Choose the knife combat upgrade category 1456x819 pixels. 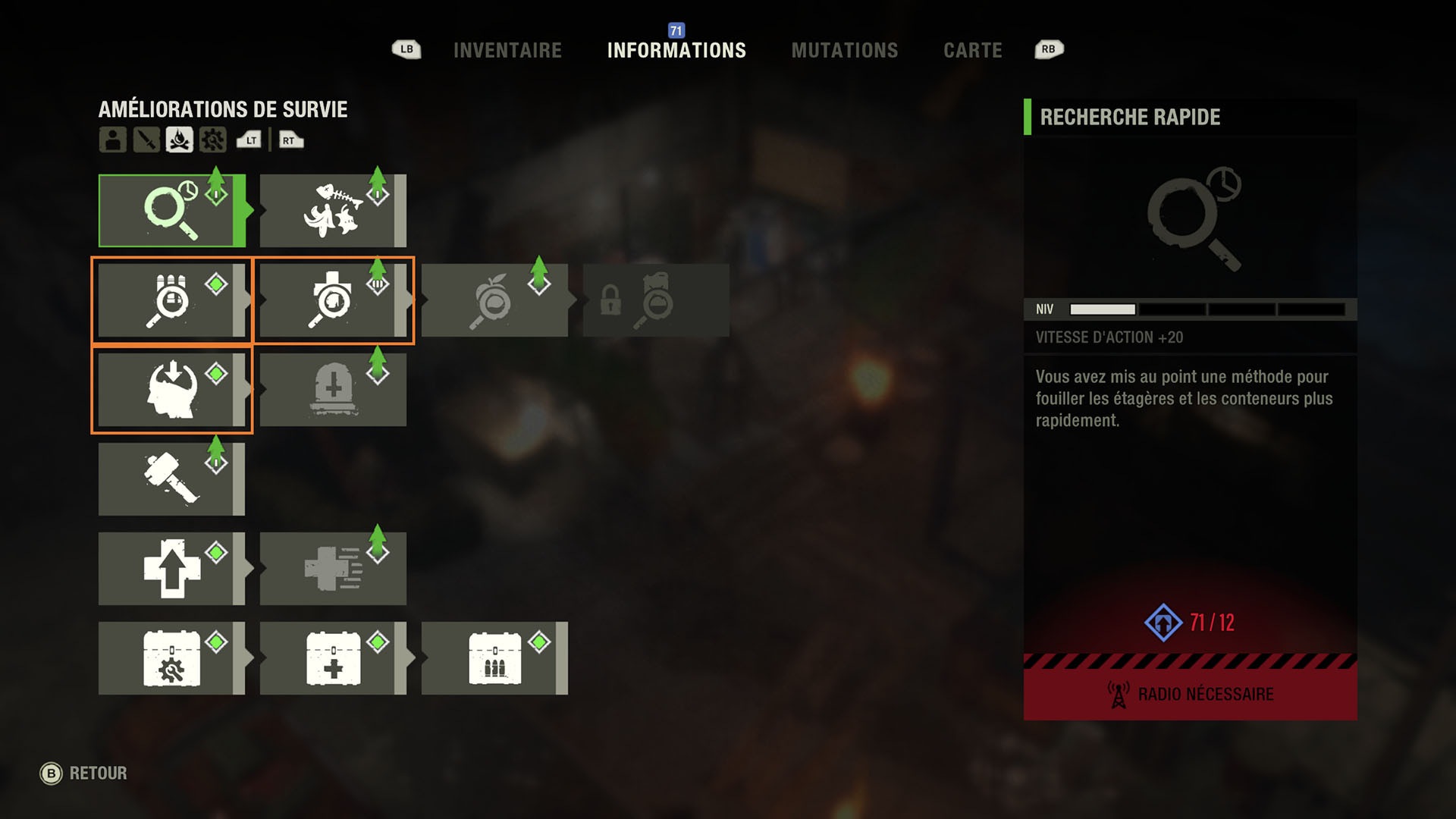[146, 140]
